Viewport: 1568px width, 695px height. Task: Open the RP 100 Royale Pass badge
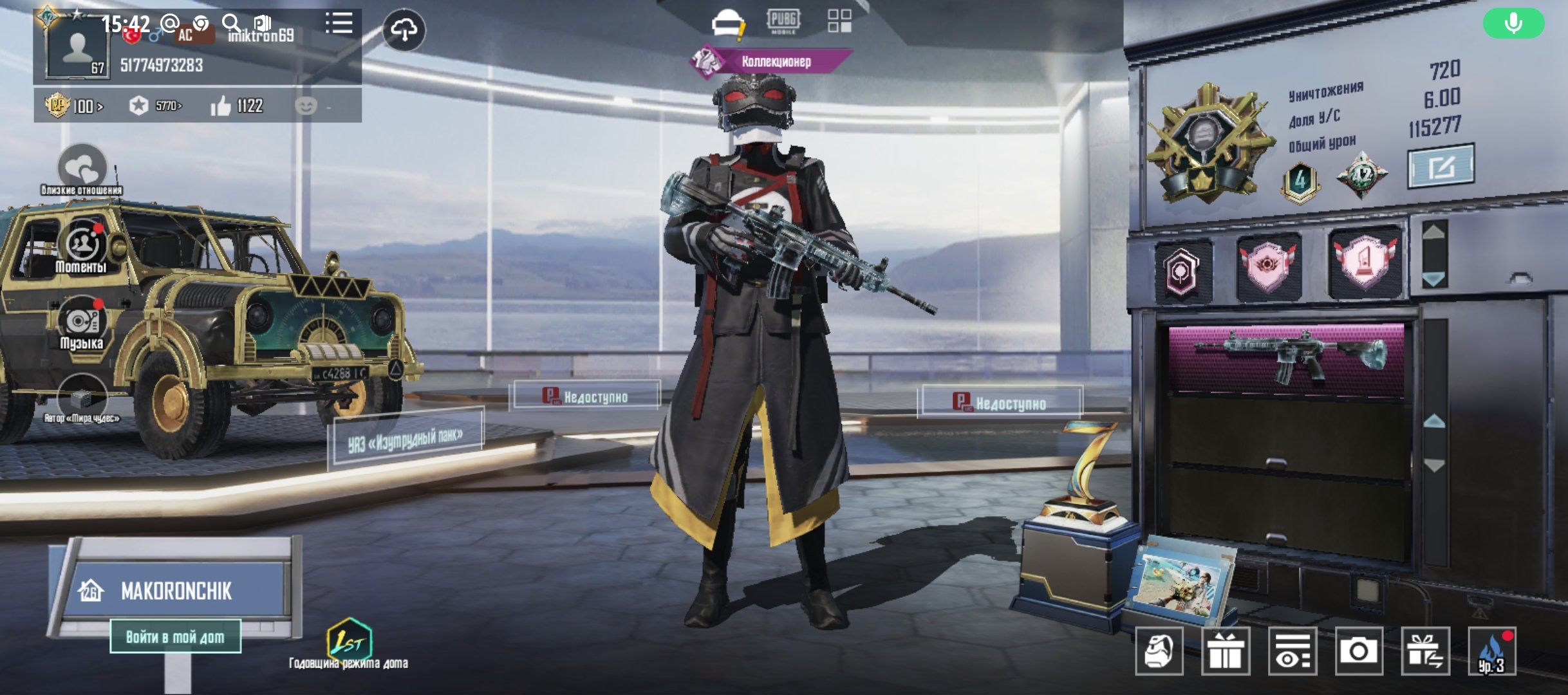[x=73, y=106]
